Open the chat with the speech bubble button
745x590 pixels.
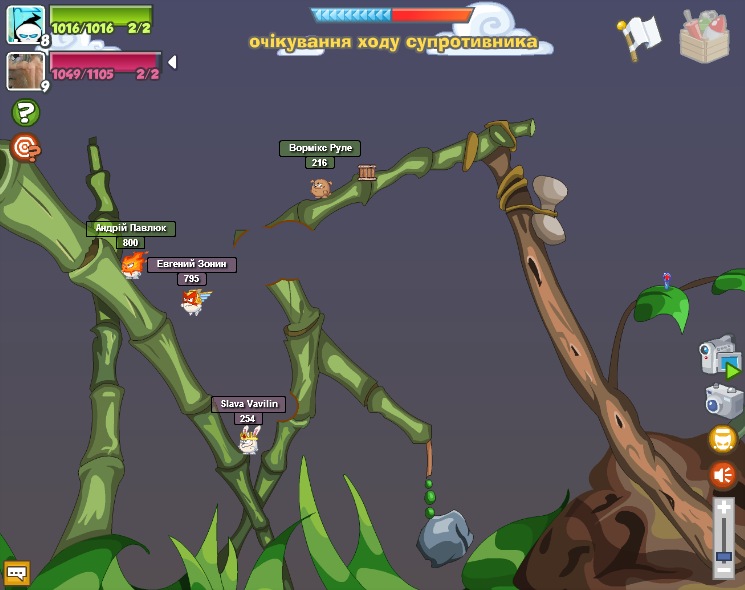click(17, 573)
